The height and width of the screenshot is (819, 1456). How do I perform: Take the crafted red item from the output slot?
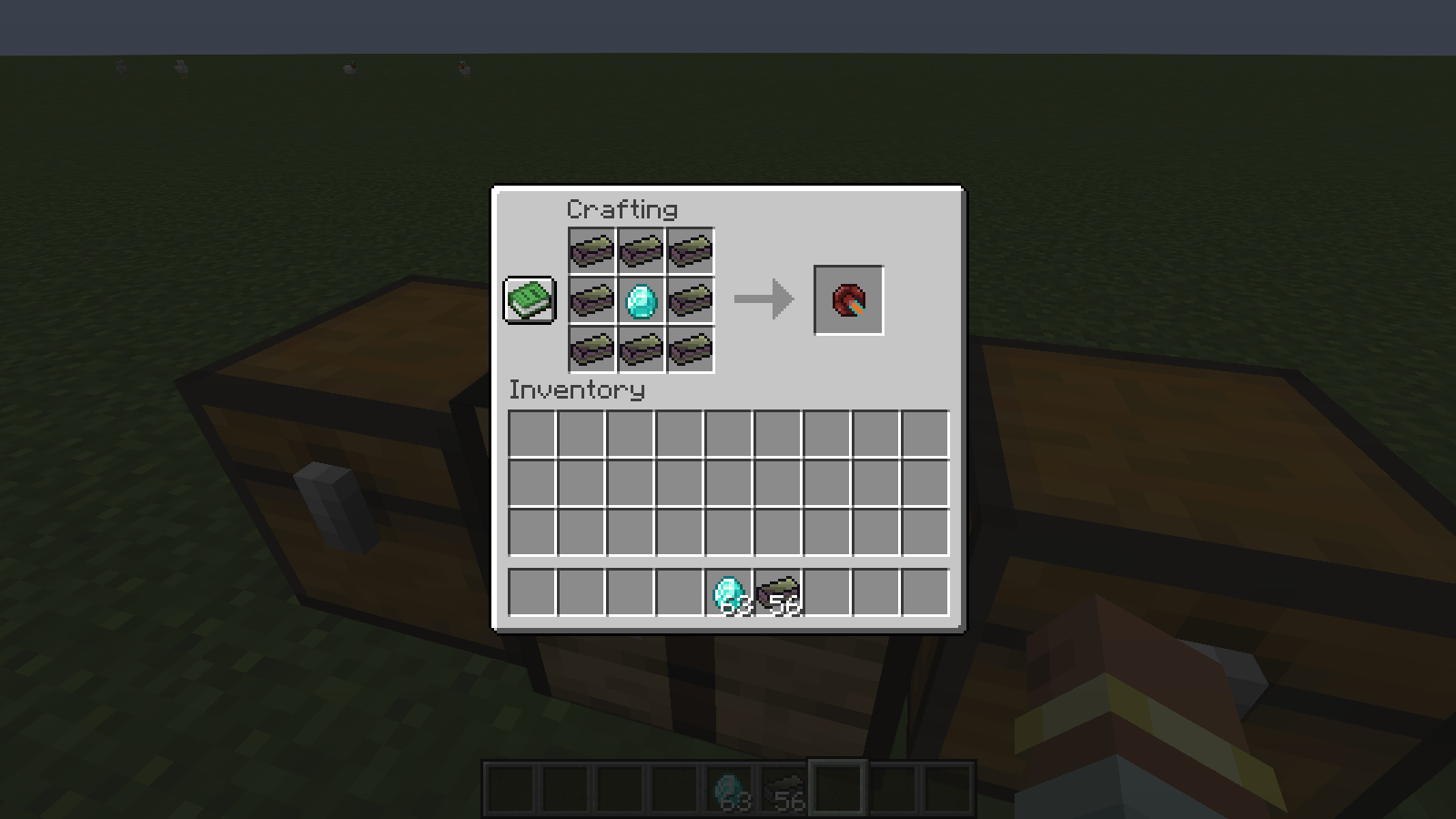[848, 298]
